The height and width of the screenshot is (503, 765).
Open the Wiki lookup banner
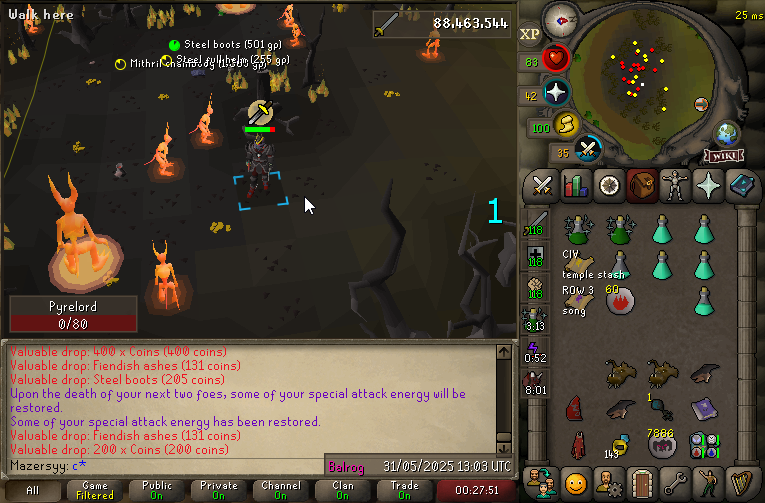point(723,156)
